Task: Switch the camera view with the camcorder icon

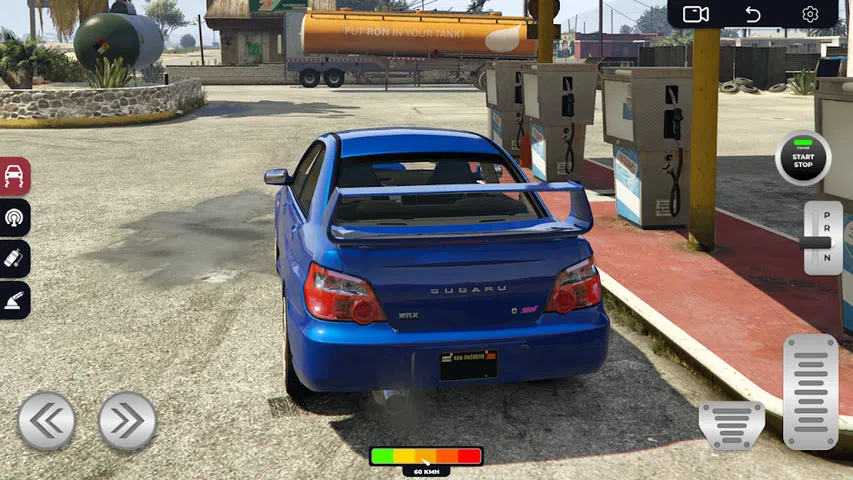Action: [x=696, y=14]
